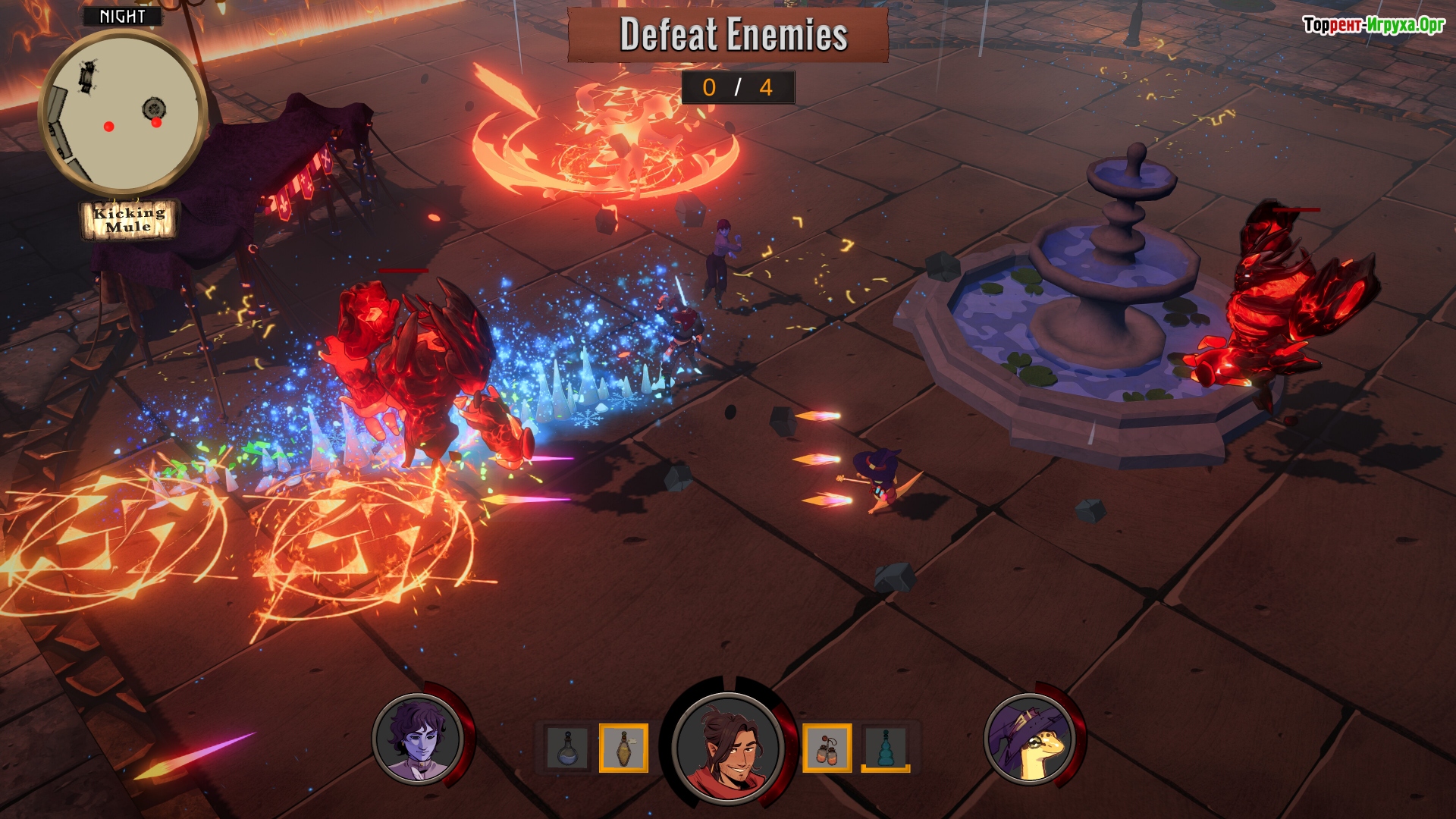Select the red-scarfed hero portrait
The image size is (1456, 819).
tap(727, 747)
